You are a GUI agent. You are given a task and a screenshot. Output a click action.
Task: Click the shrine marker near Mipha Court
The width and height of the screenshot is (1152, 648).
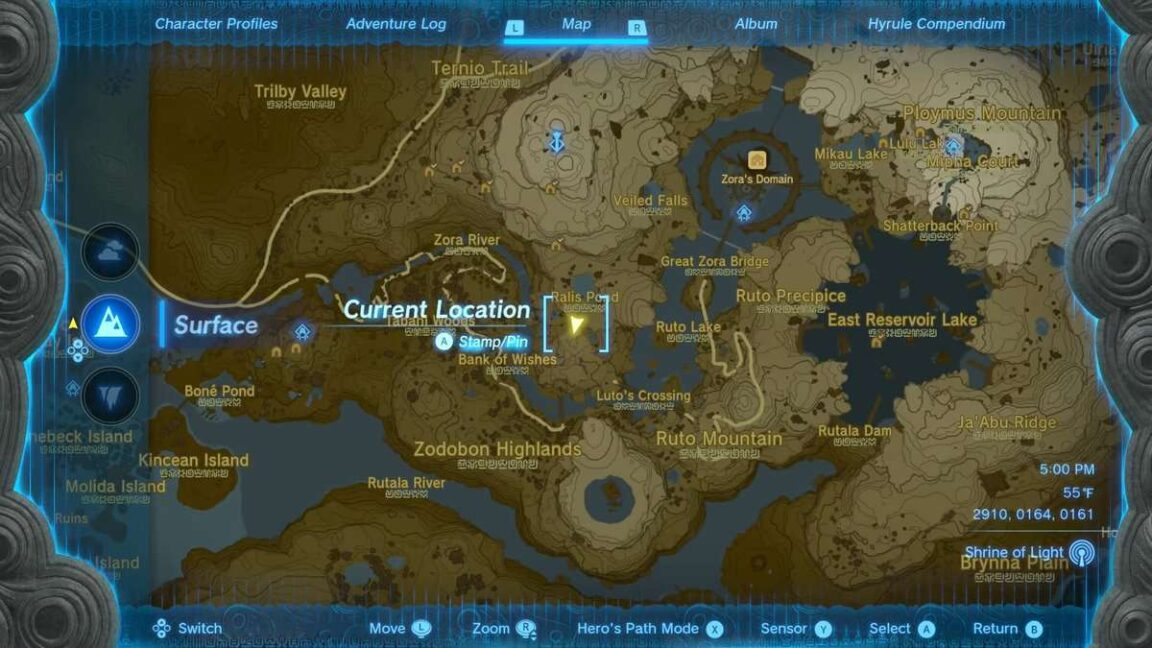[953, 145]
